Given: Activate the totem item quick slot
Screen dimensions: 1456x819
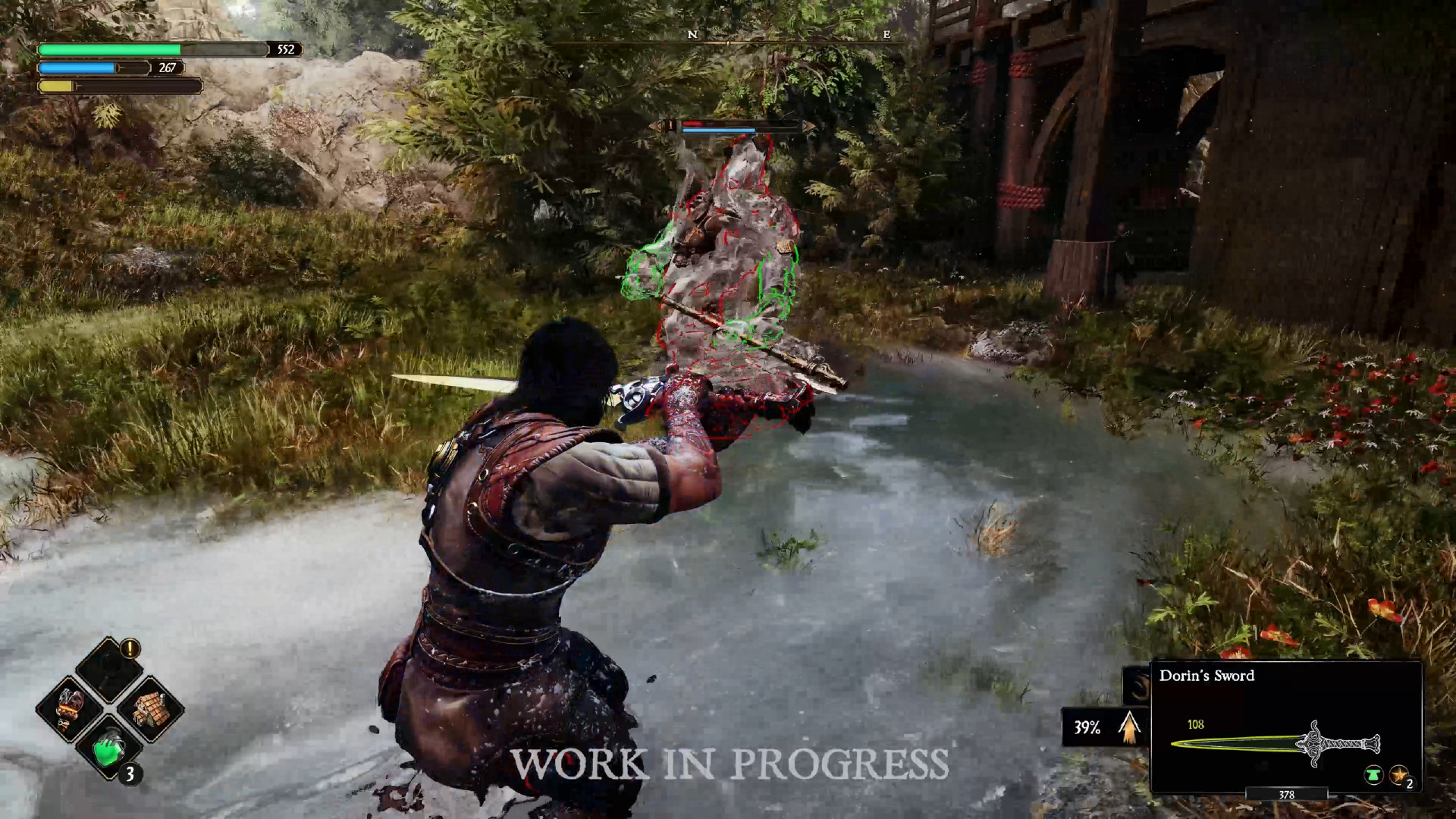Looking at the screenshot, I should point(70,708).
